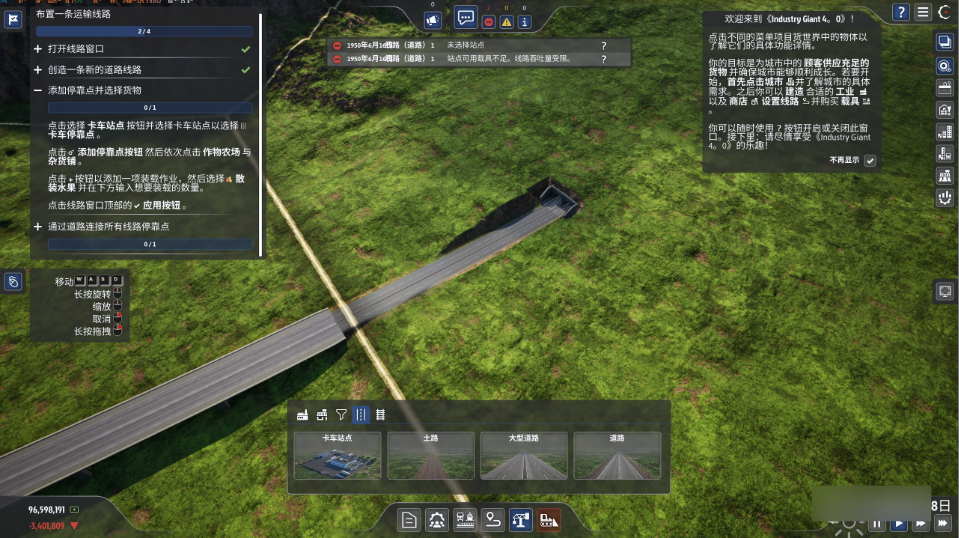959x538 pixels.
Task: Open the blue crane build tool
Action: point(521,519)
